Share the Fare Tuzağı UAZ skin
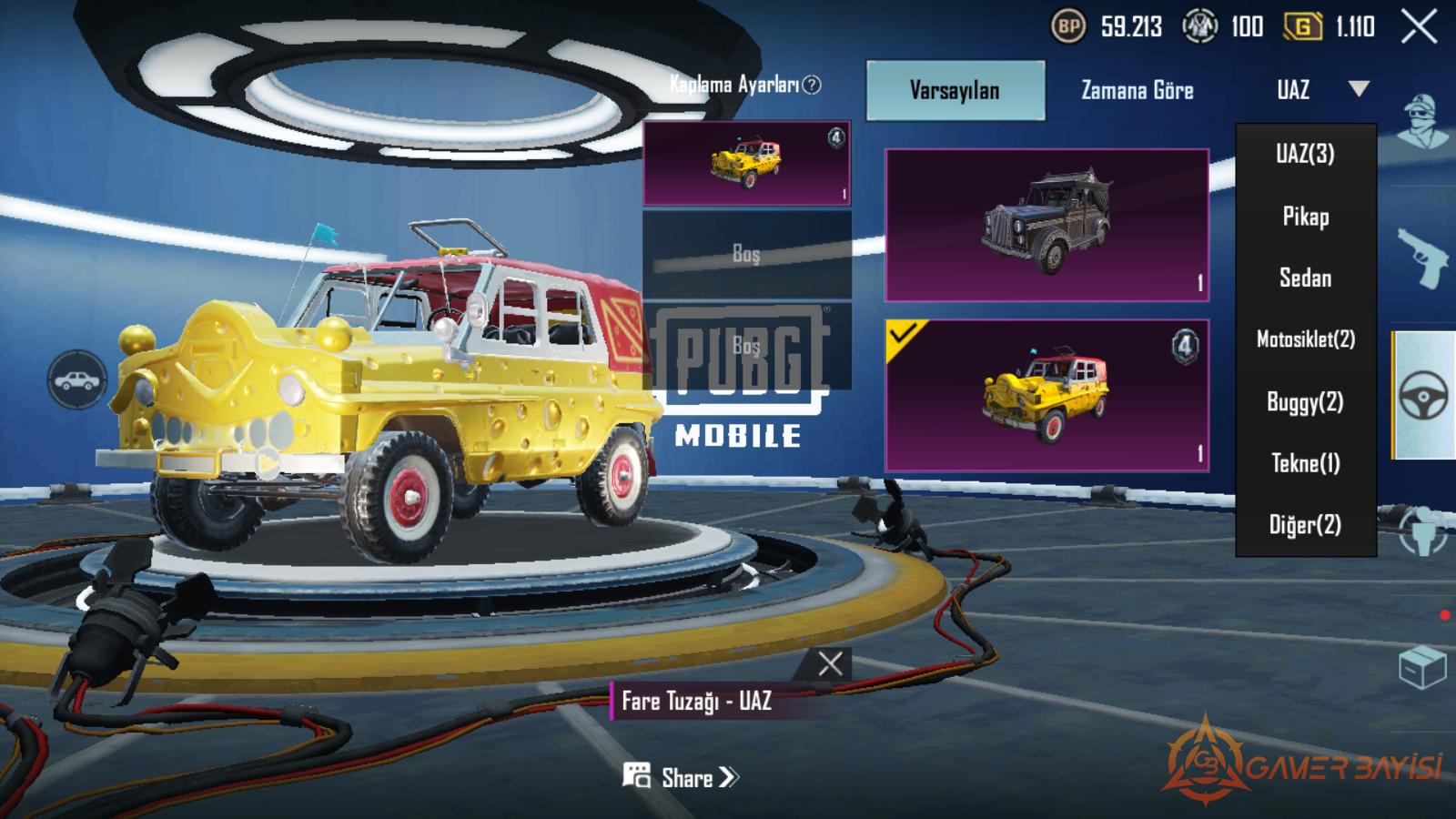The width and height of the screenshot is (1456, 819). pos(681,777)
